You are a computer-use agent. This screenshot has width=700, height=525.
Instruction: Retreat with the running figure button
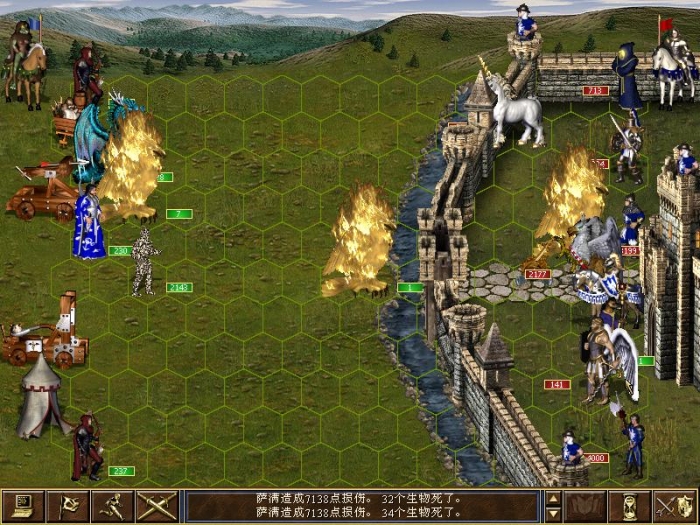click(x=113, y=506)
